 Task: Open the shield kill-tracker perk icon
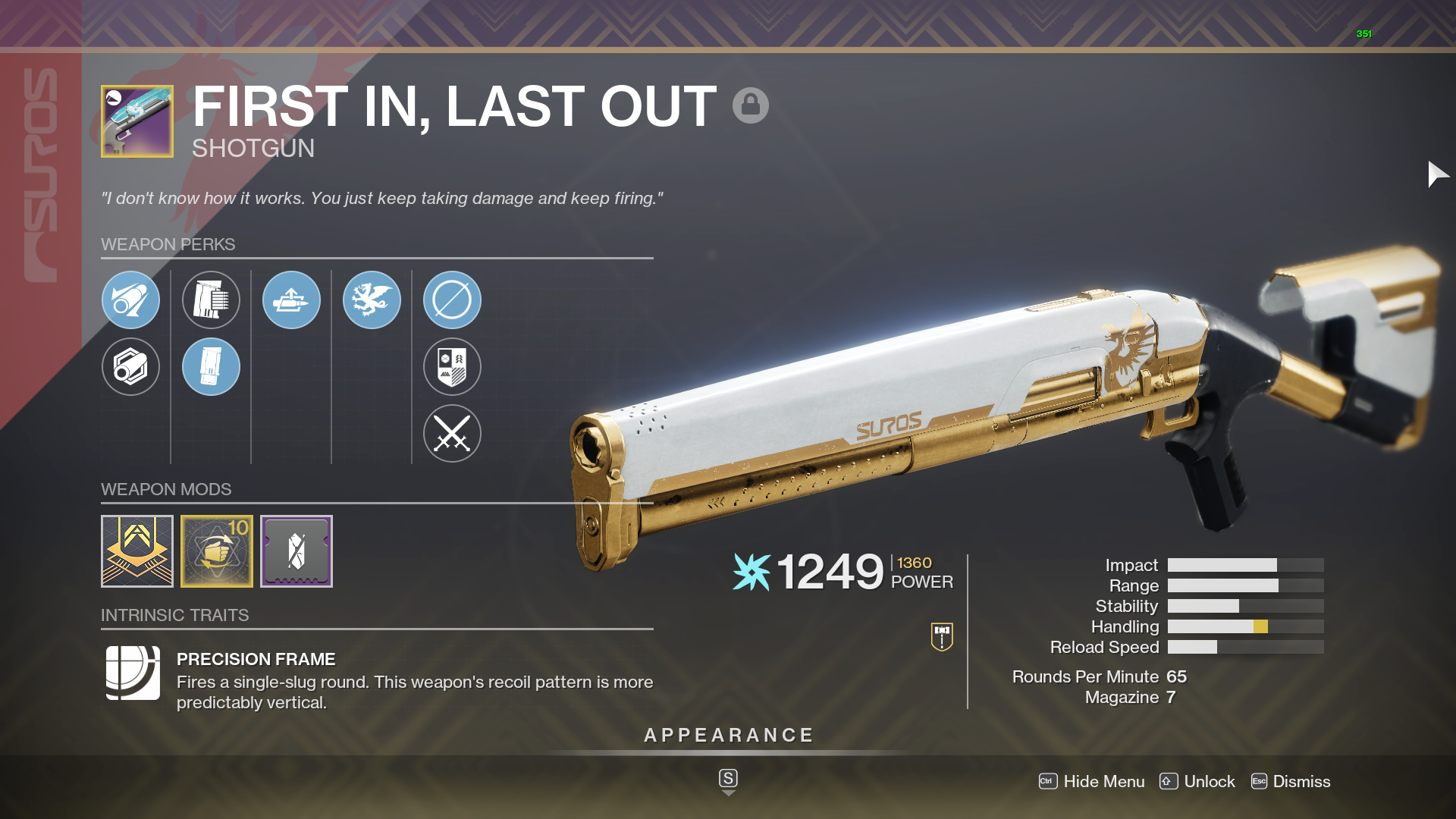click(x=452, y=367)
